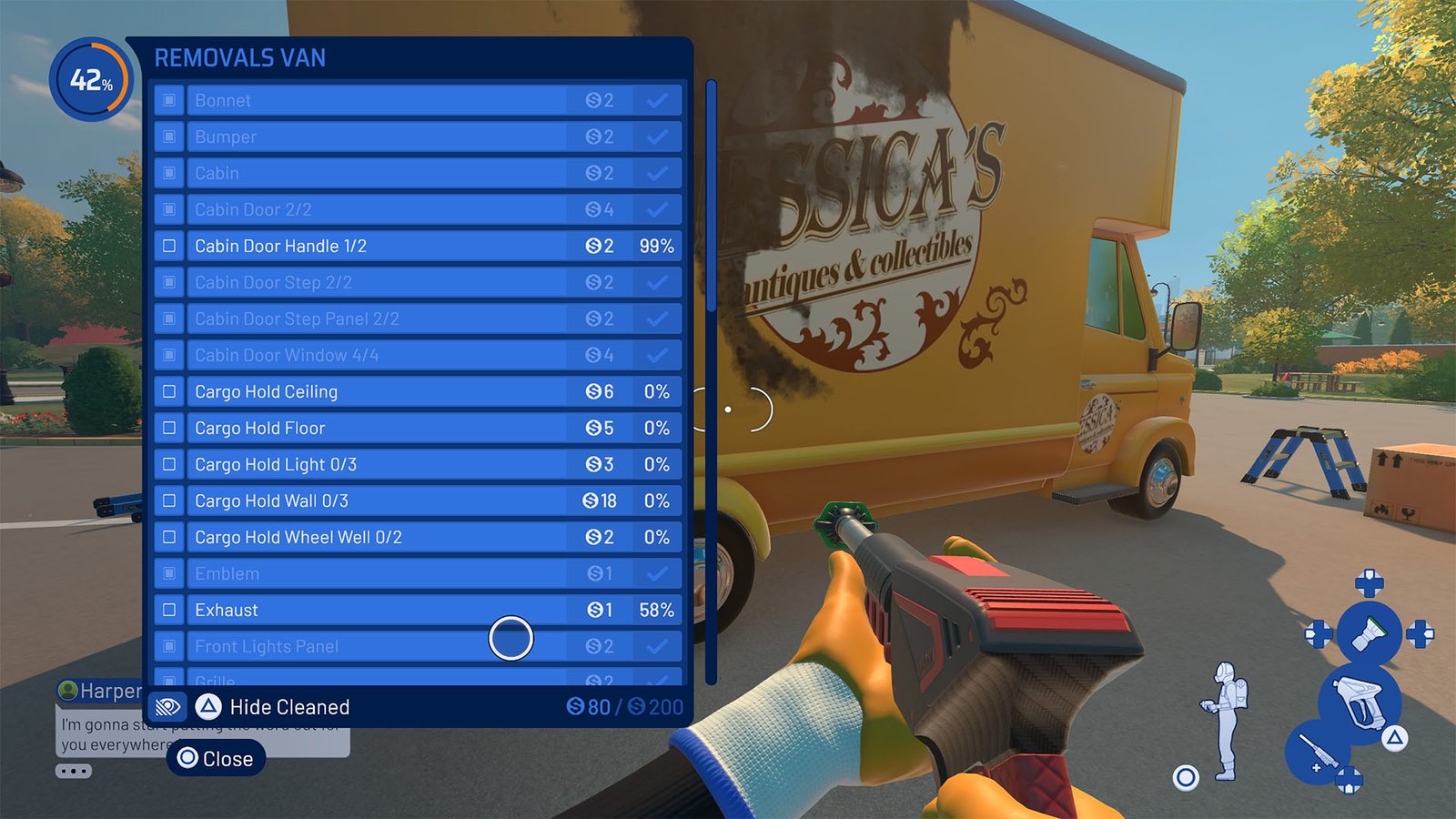Screen dimensions: 1456x819
Task: Tick the Cabin Door Handle 1/2 checkbox
Action: (x=169, y=246)
